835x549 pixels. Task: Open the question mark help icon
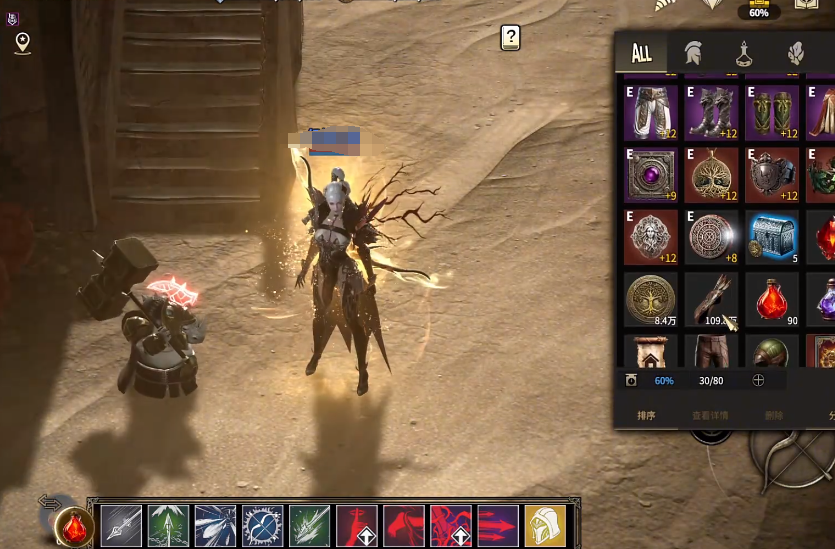511,38
